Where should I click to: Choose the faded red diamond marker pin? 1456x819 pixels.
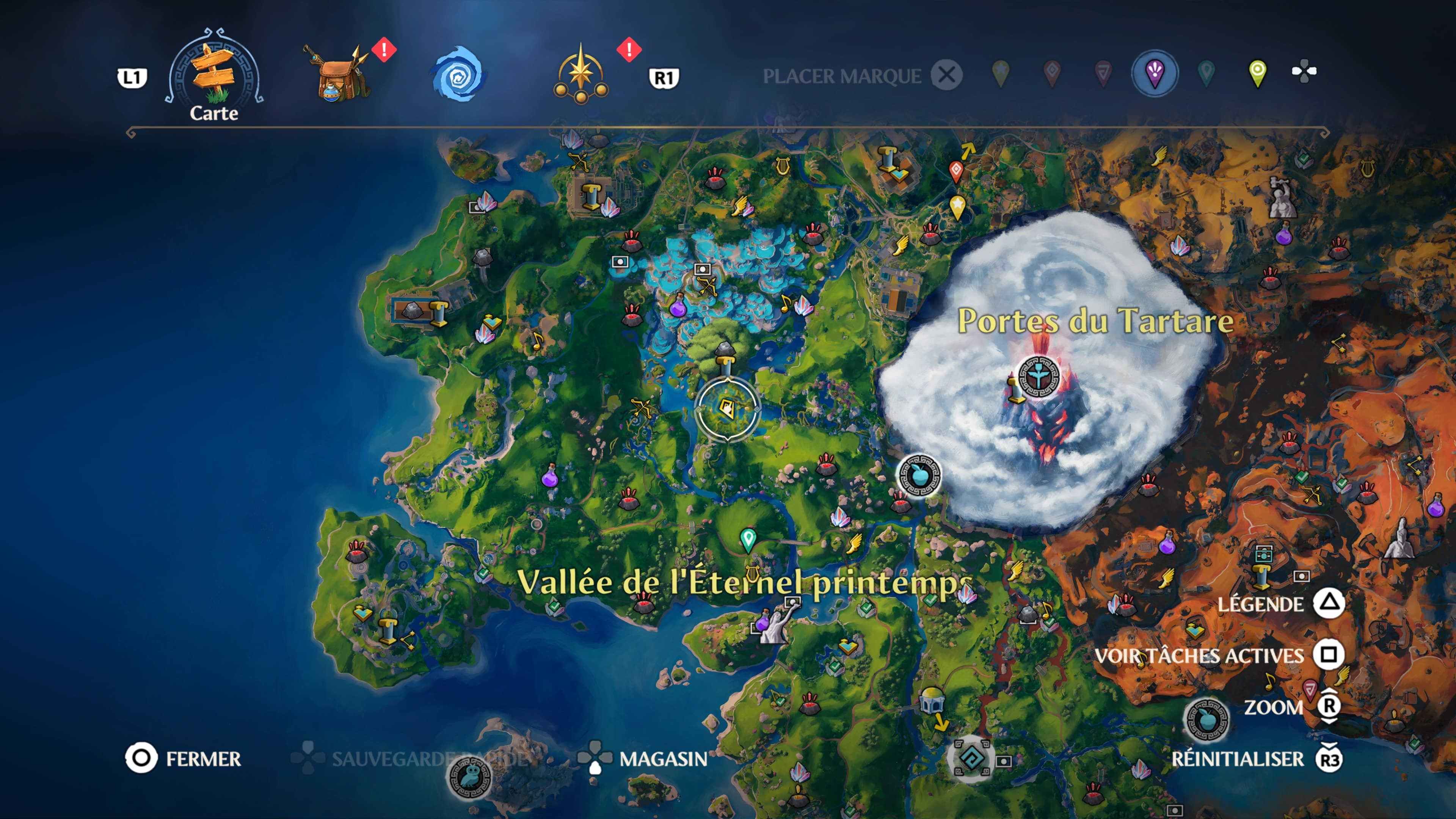pyautogui.click(x=1052, y=74)
